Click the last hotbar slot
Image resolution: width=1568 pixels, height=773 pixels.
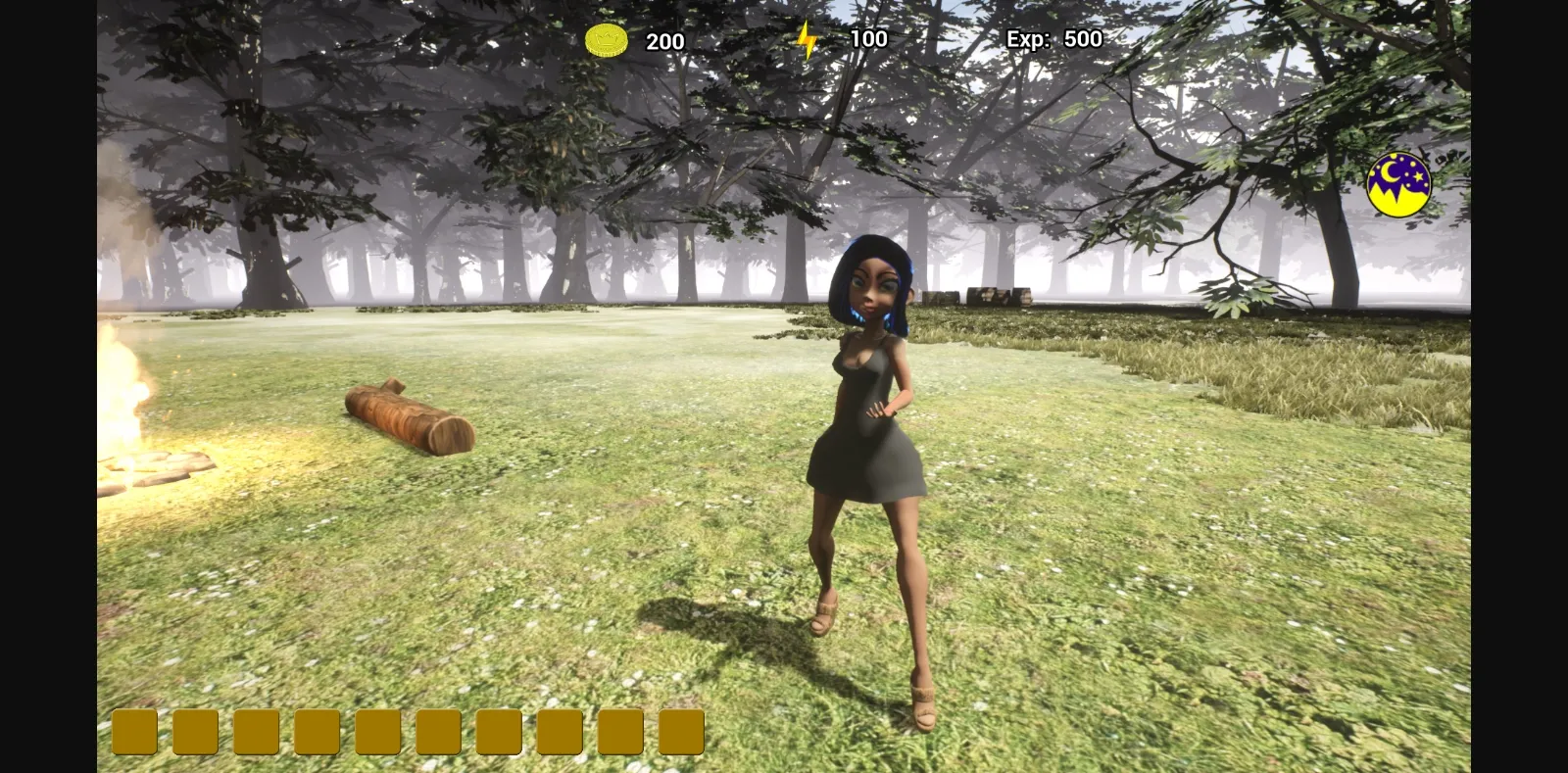coord(683,730)
